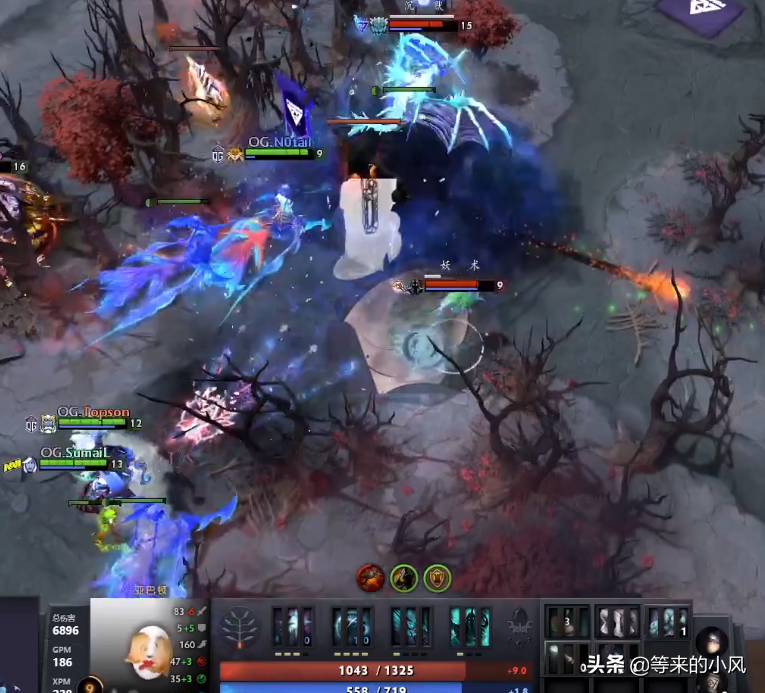Viewport: 765px width, 693px height.
Task: Click the round neutral item slot
Action: (712, 642)
